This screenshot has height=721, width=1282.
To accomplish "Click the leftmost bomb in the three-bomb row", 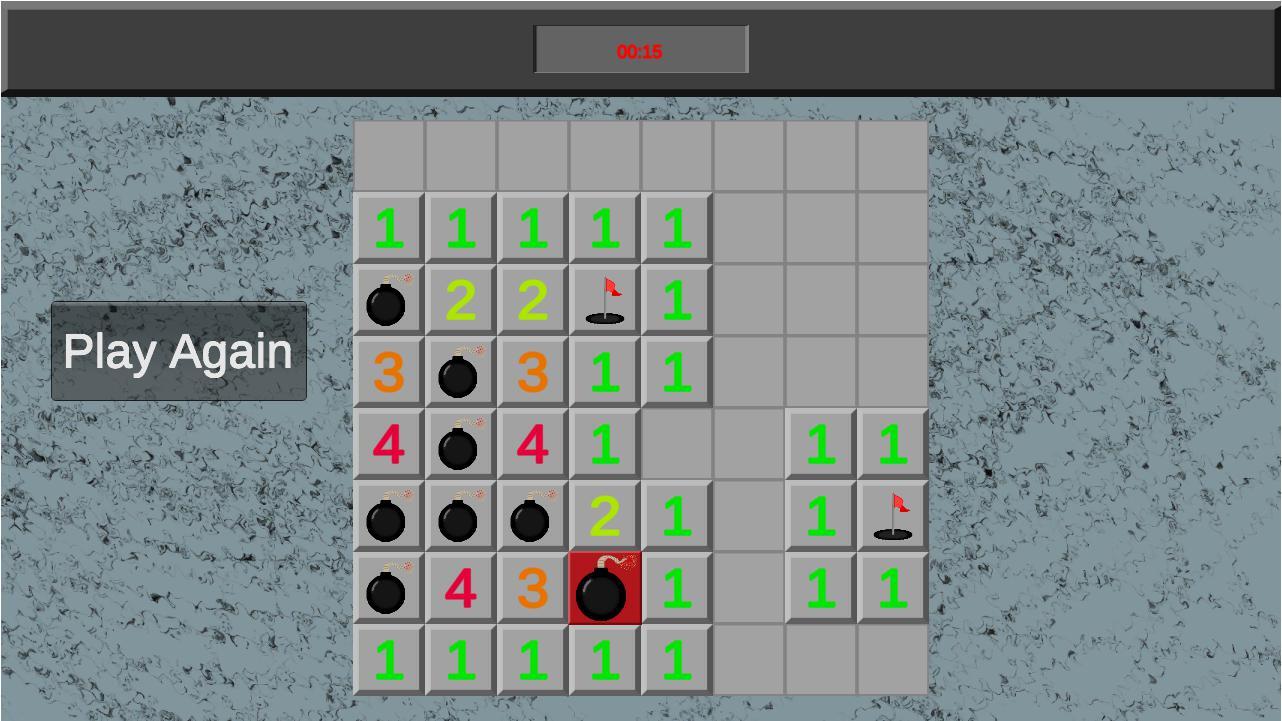I will [x=388, y=517].
